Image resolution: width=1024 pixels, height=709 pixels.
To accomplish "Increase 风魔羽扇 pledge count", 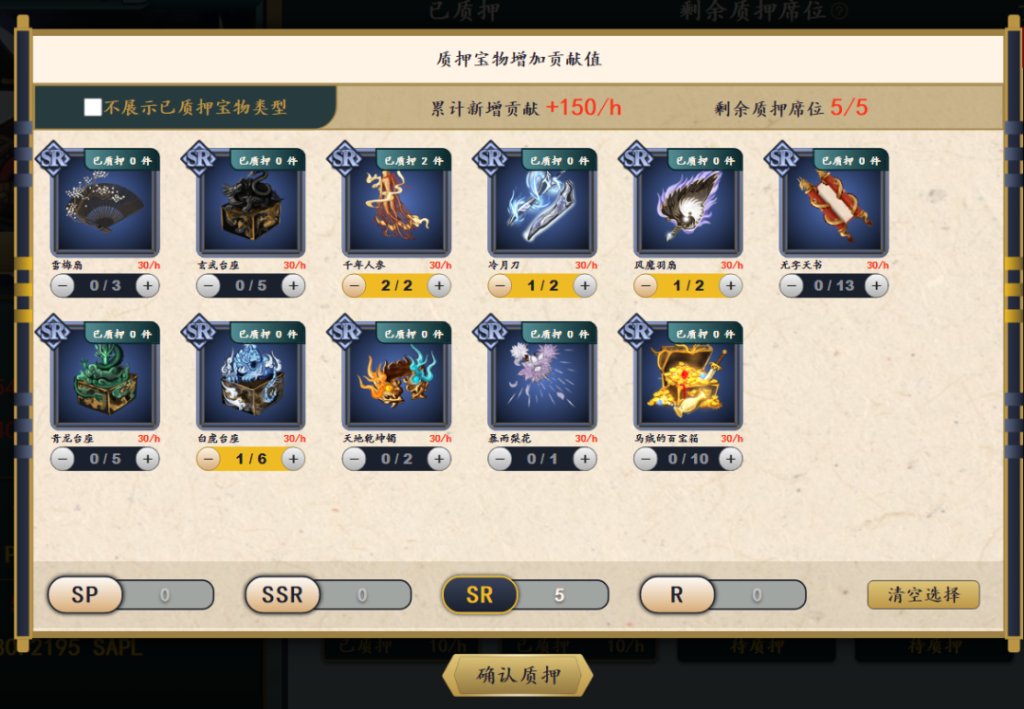I will 731,286.
